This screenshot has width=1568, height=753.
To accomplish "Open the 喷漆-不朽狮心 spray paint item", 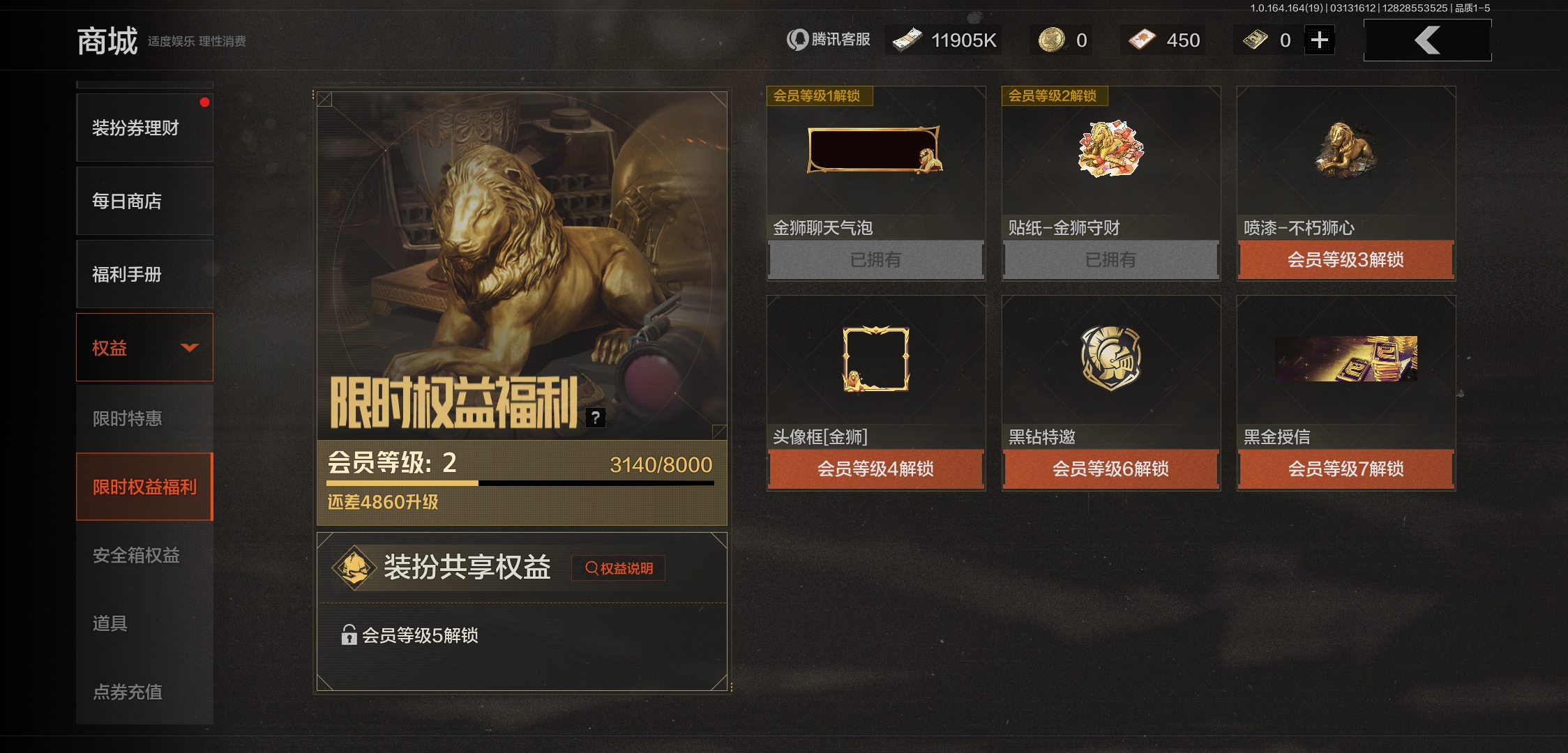I will (1344, 150).
